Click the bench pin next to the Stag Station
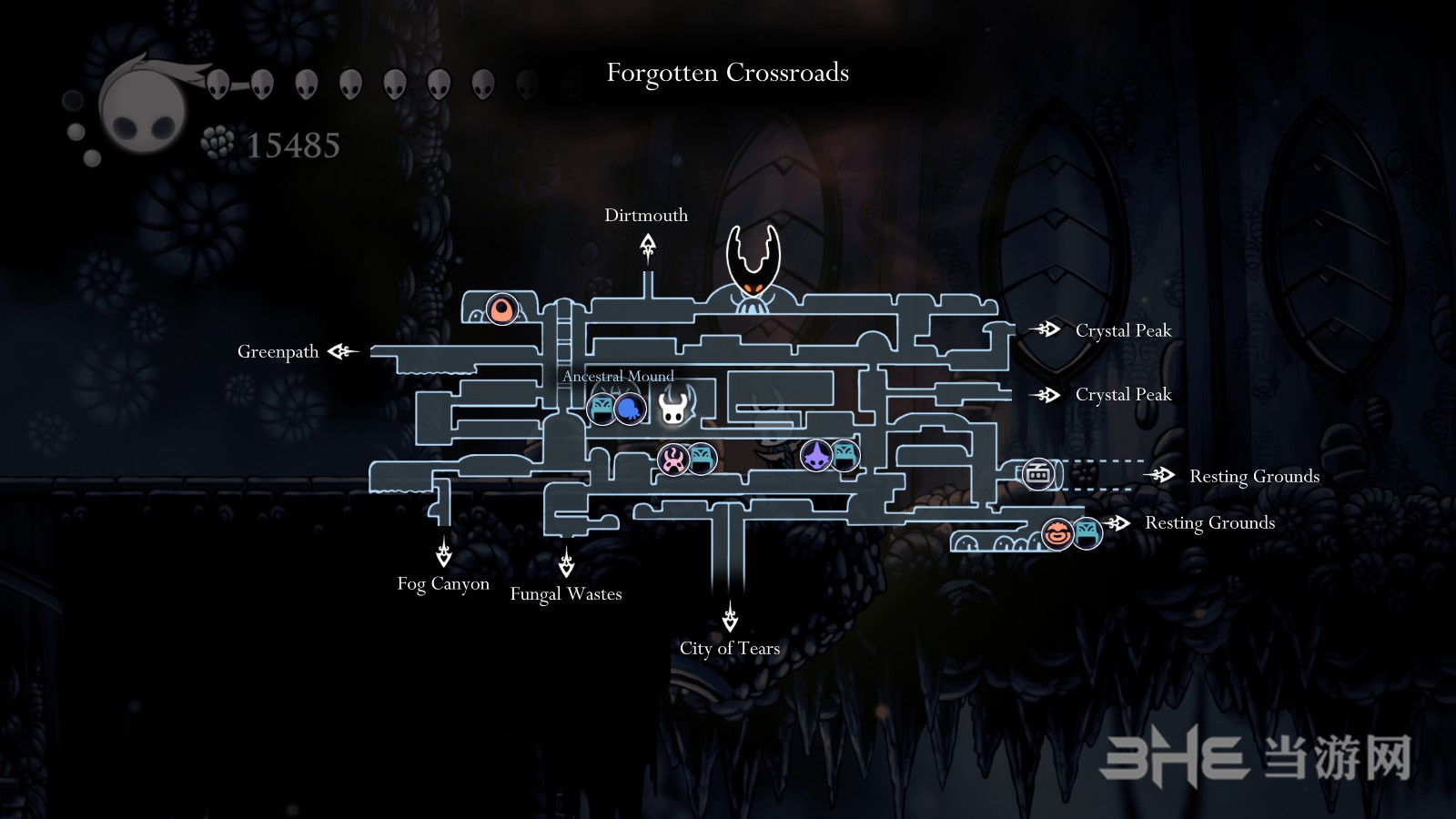1456x819 pixels. (x=702, y=458)
